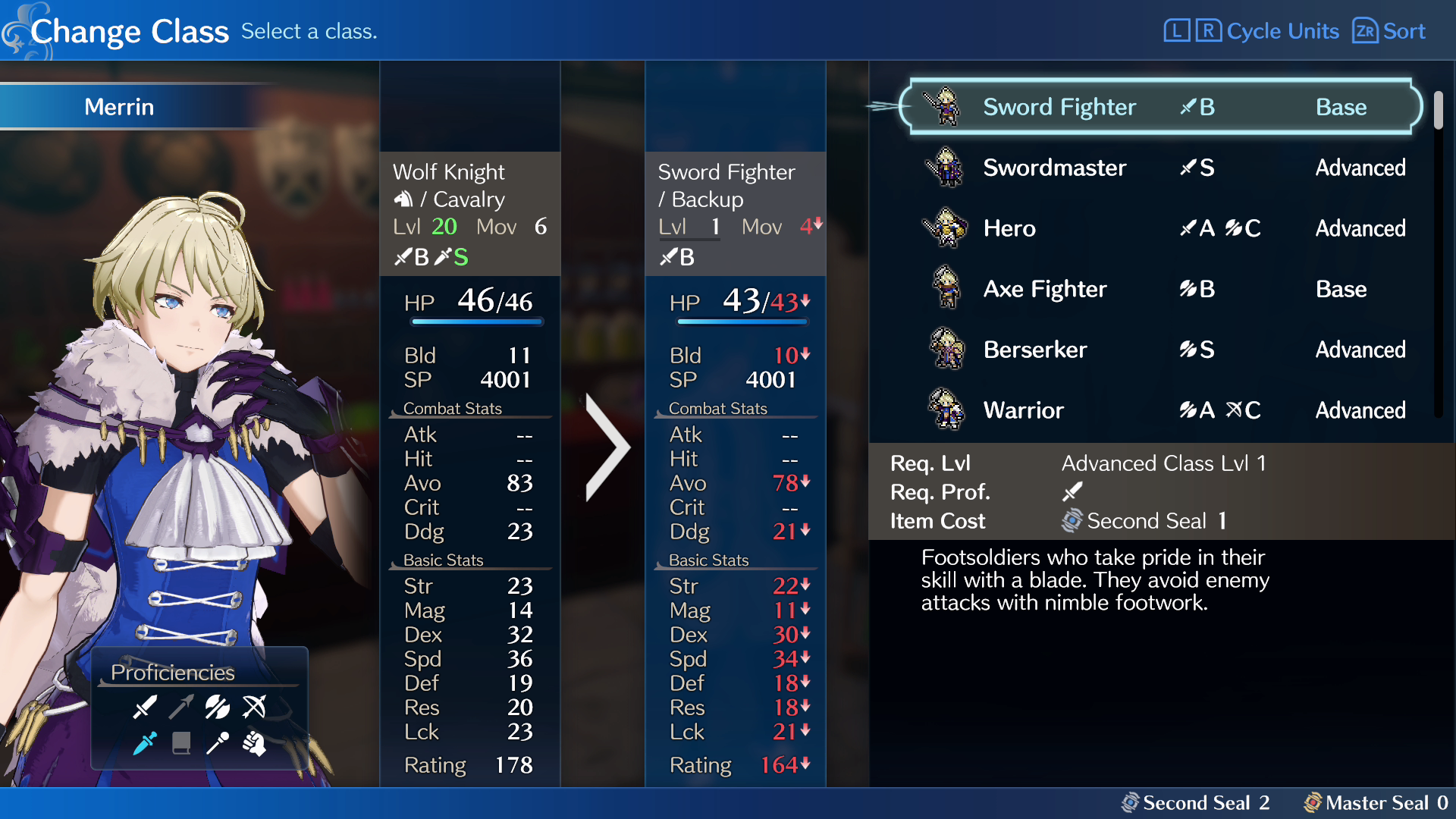Click the bow proficiency icon
1456x819 pixels.
pos(253,708)
